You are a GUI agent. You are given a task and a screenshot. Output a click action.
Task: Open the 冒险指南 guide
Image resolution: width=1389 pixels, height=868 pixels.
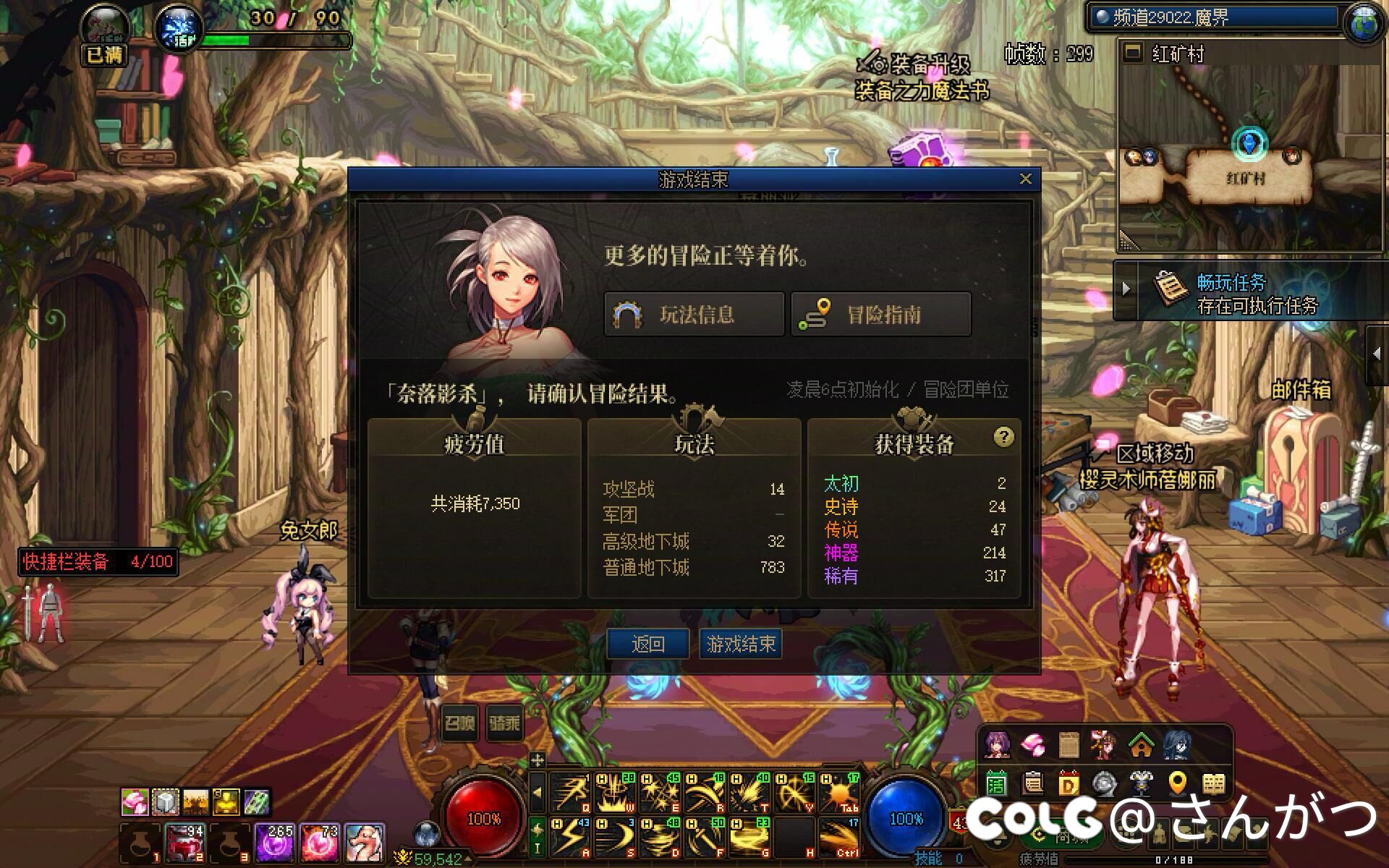pos(880,315)
